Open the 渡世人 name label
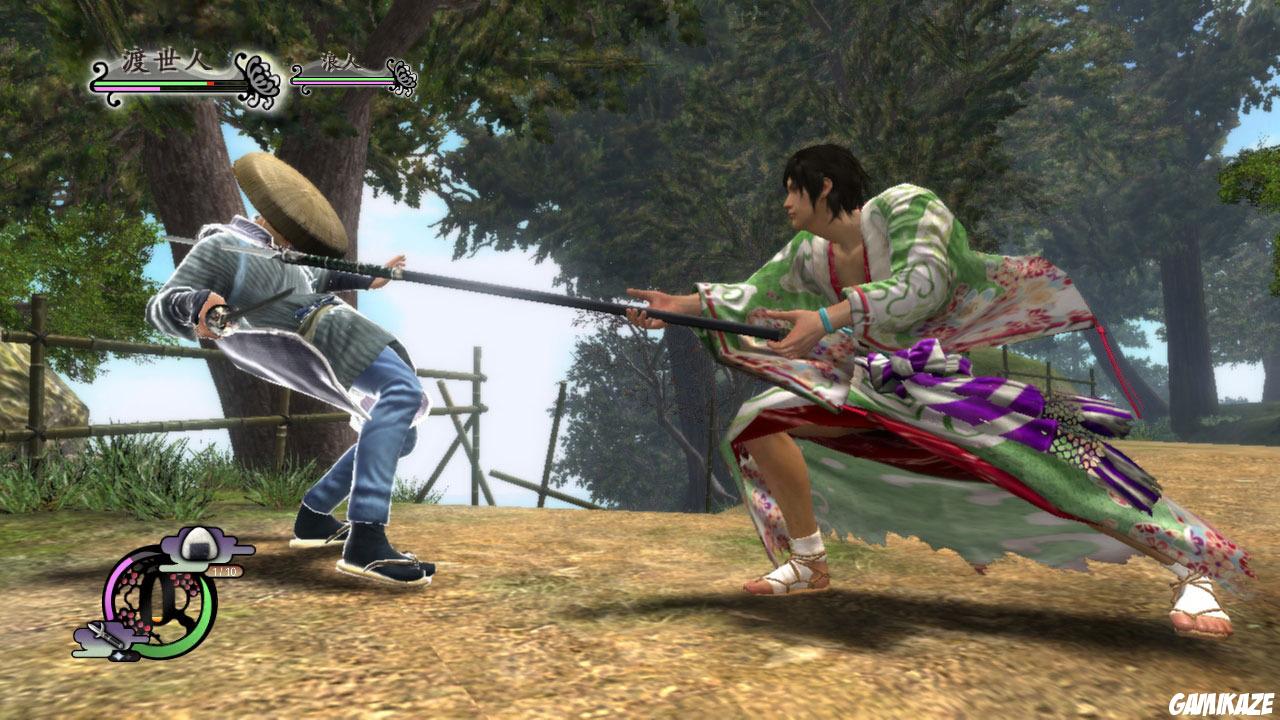Viewport: 1280px width, 720px height. pyautogui.click(x=164, y=62)
